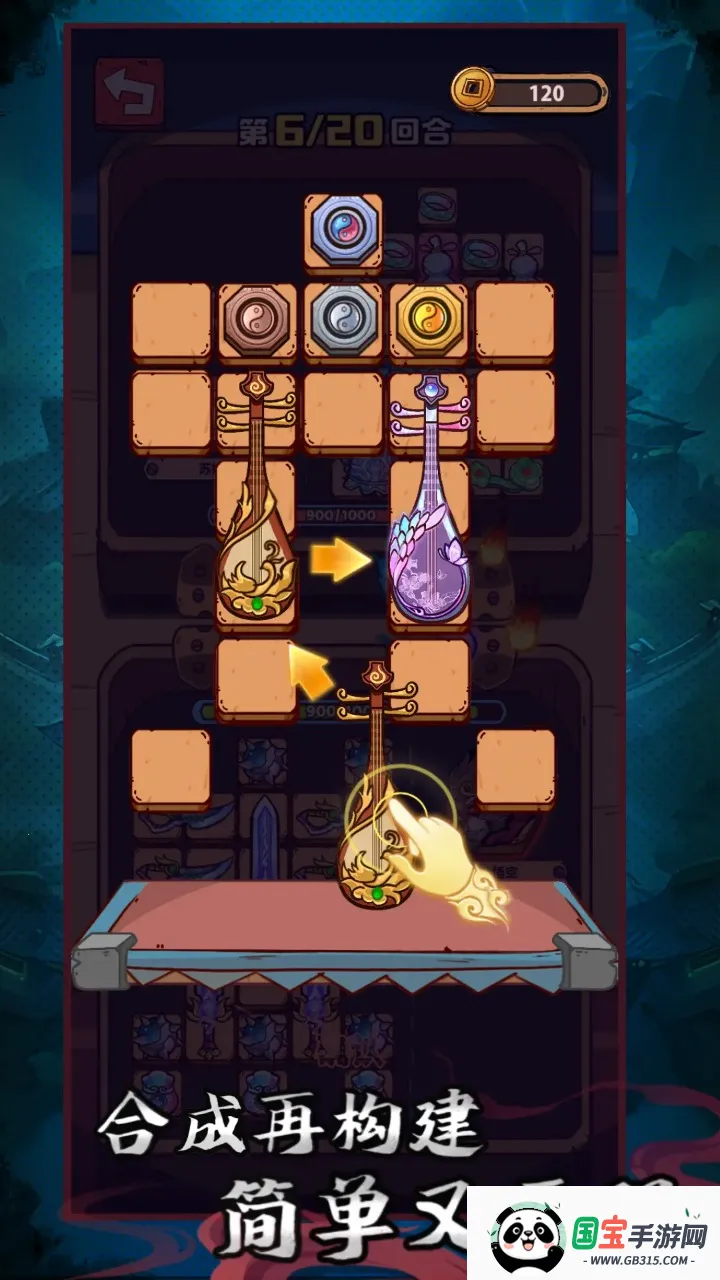Open the GB315 panda logo watermark

594,1232
